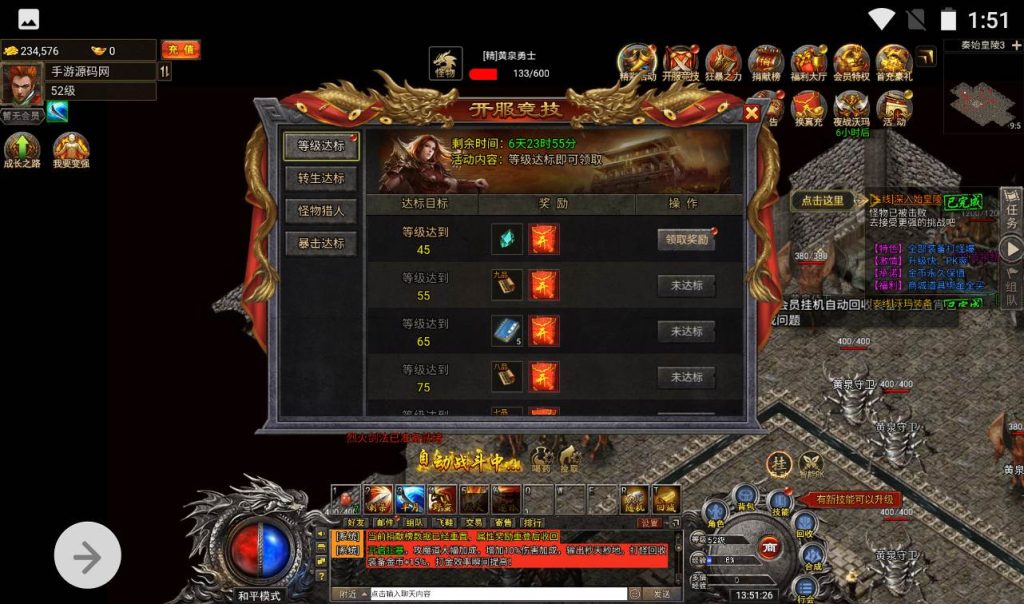
Task: Open the 首充豪礼 first-recharge gift
Action: pyautogui.click(x=894, y=63)
